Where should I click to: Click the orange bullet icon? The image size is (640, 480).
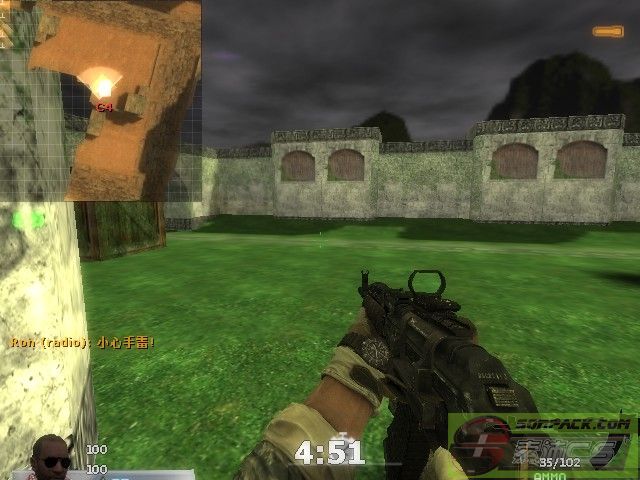pos(607,32)
